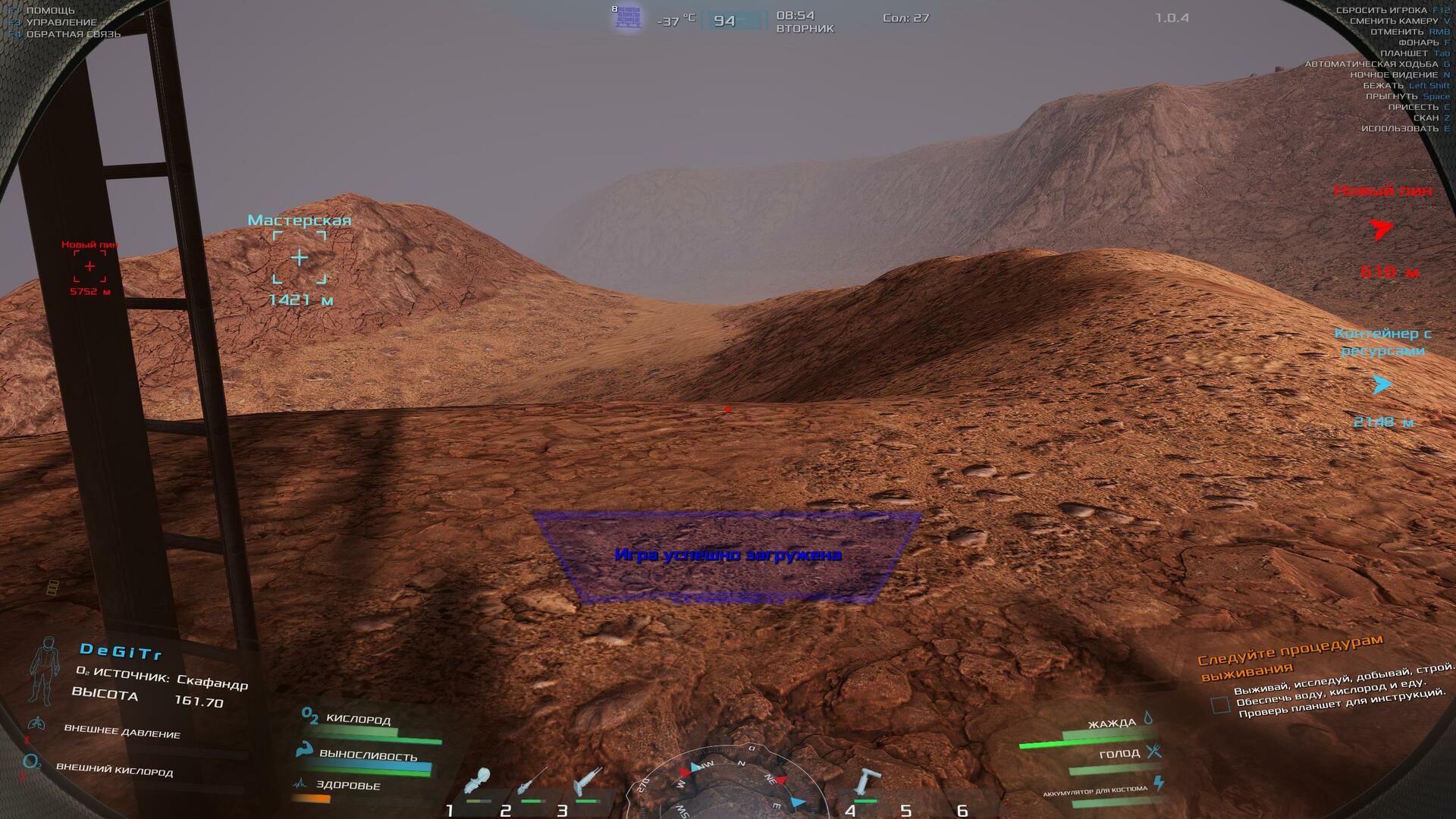Click the Контейнер с ресурсами arrow marker
This screenshot has height=819, width=1456.
point(1382,384)
